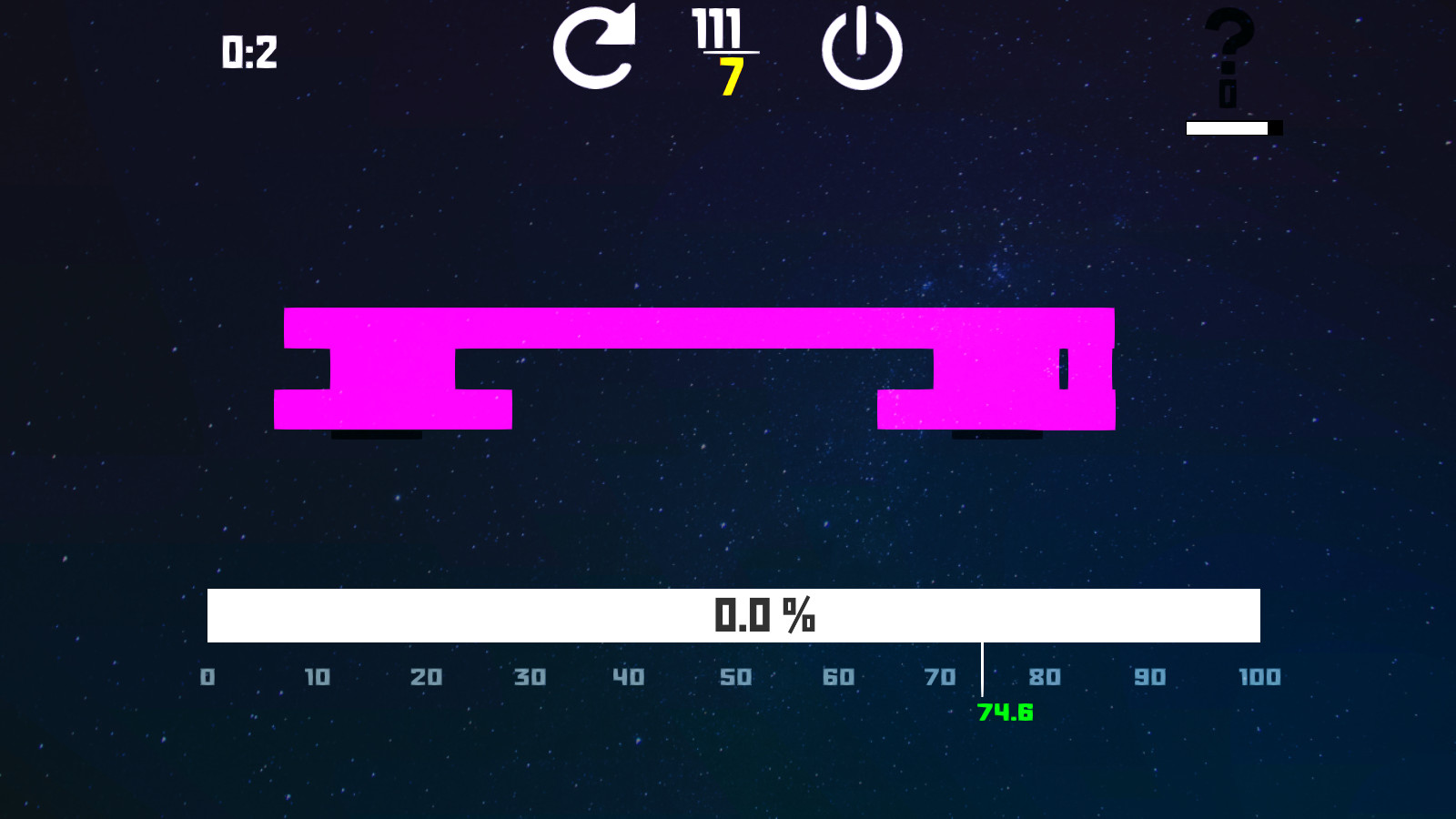The height and width of the screenshot is (819, 1456).
Task: Click the 50 mark on the number scale
Action: pyautogui.click(x=735, y=678)
